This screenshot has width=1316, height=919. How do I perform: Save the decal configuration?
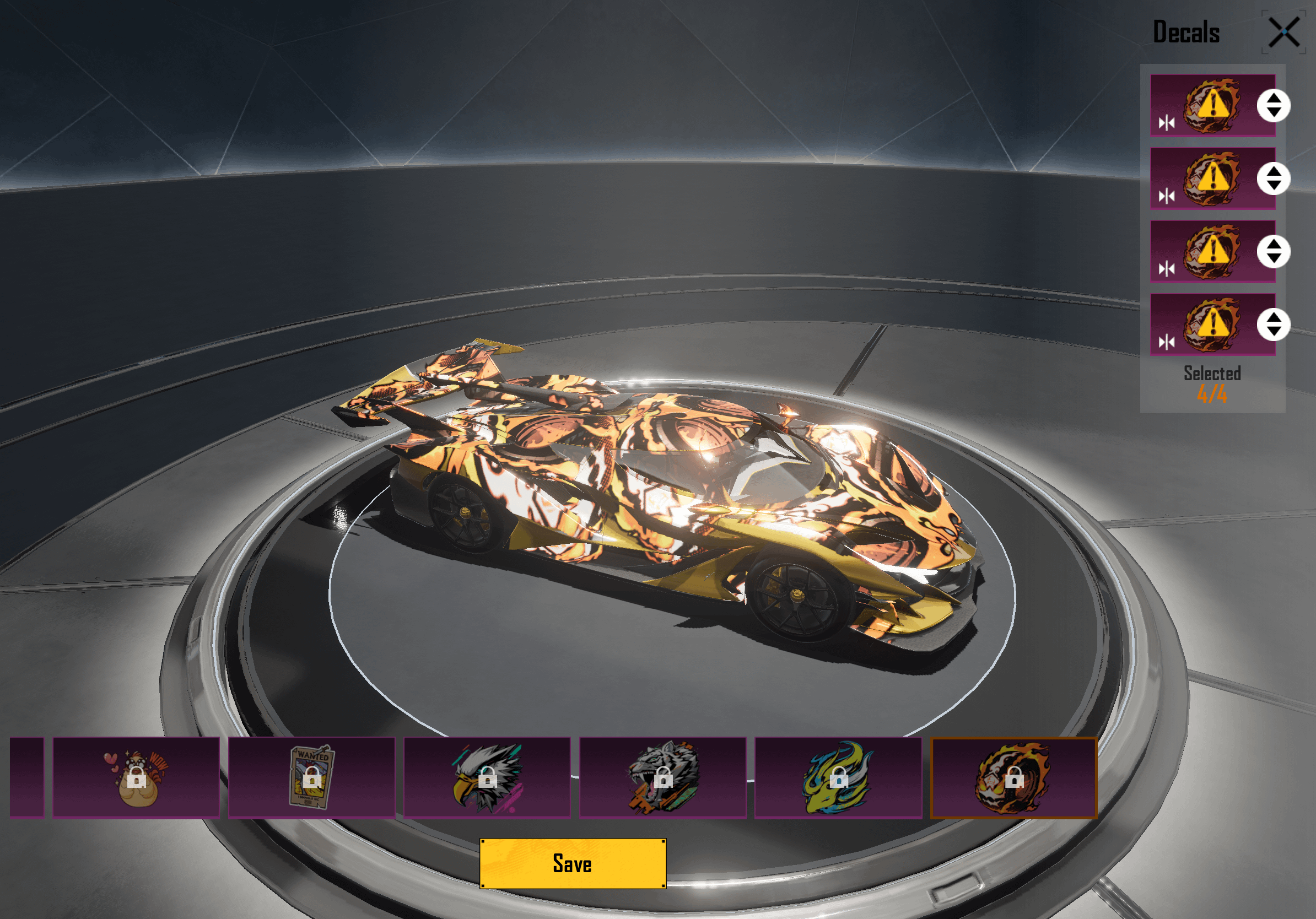pos(573,863)
